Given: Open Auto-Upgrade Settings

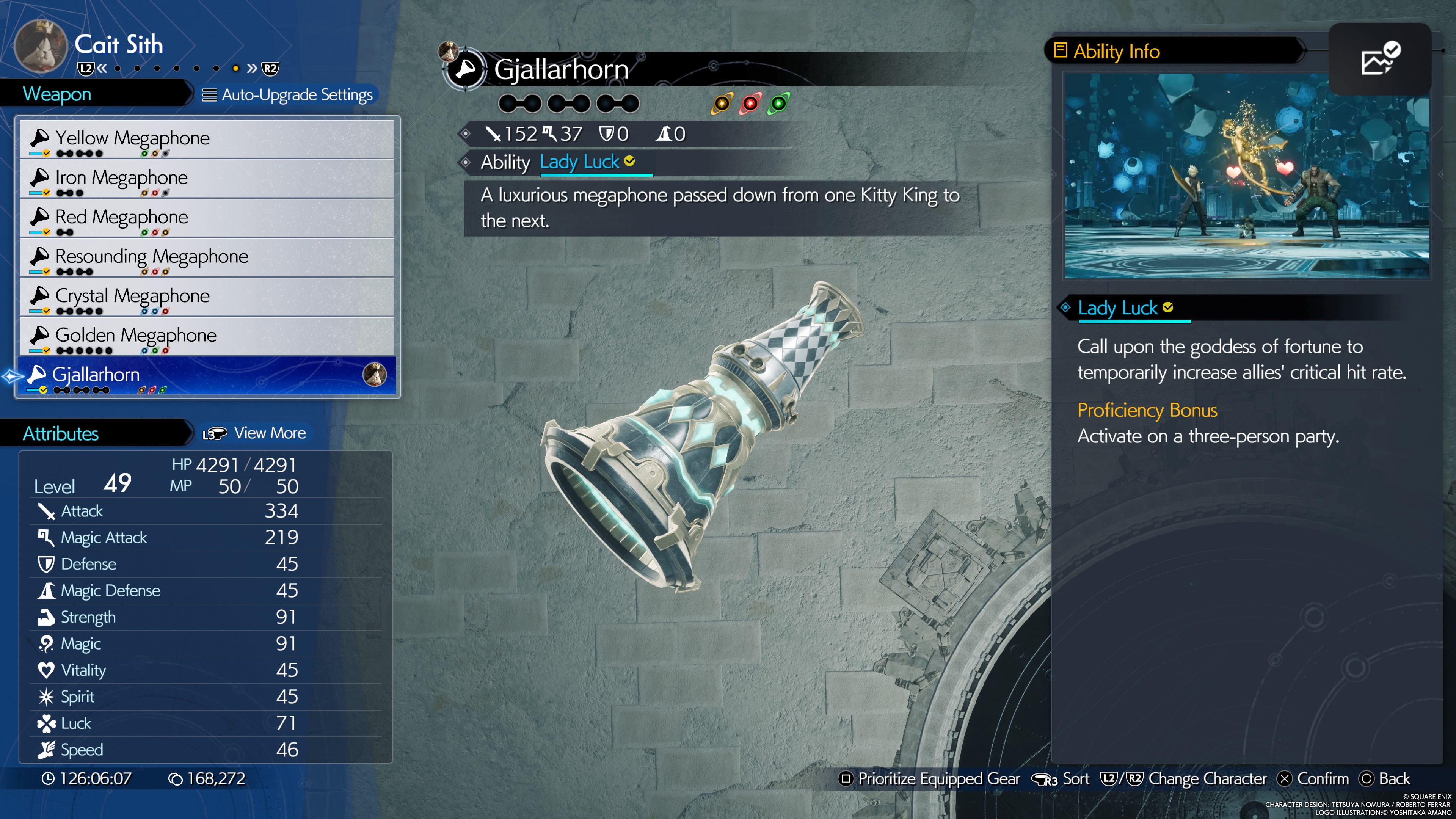Looking at the screenshot, I should click(x=288, y=95).
